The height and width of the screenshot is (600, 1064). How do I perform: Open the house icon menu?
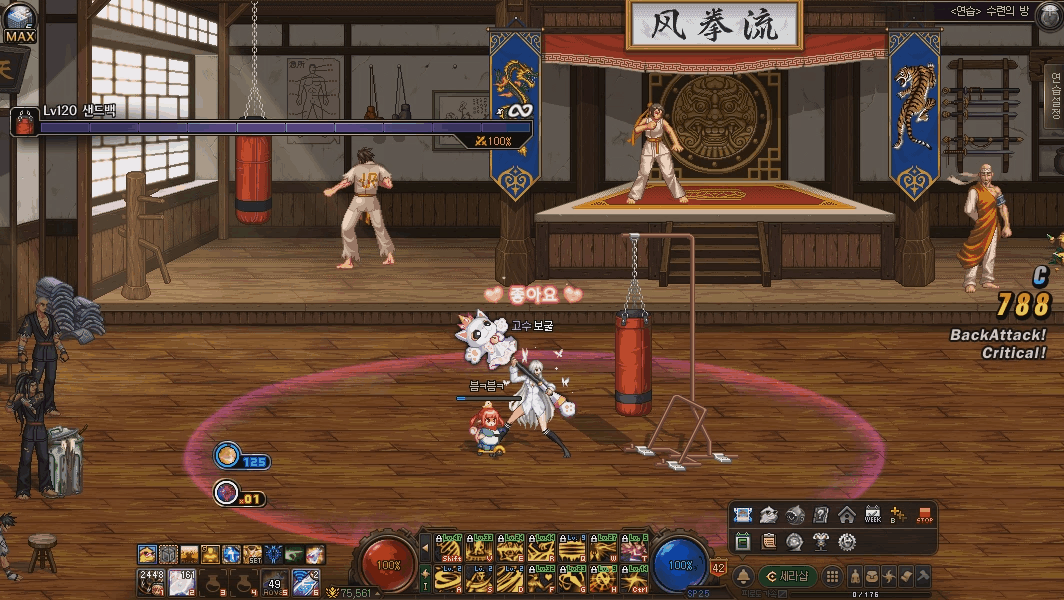coord(846,516)
